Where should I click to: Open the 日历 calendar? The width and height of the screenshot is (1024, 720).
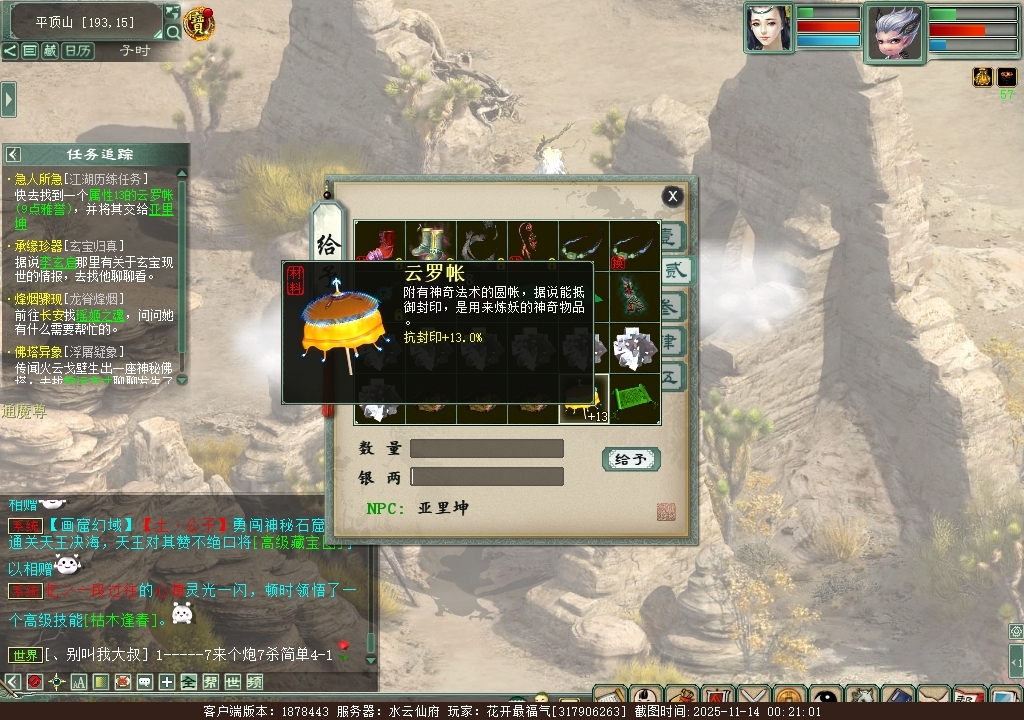click(x=77, y=50)
